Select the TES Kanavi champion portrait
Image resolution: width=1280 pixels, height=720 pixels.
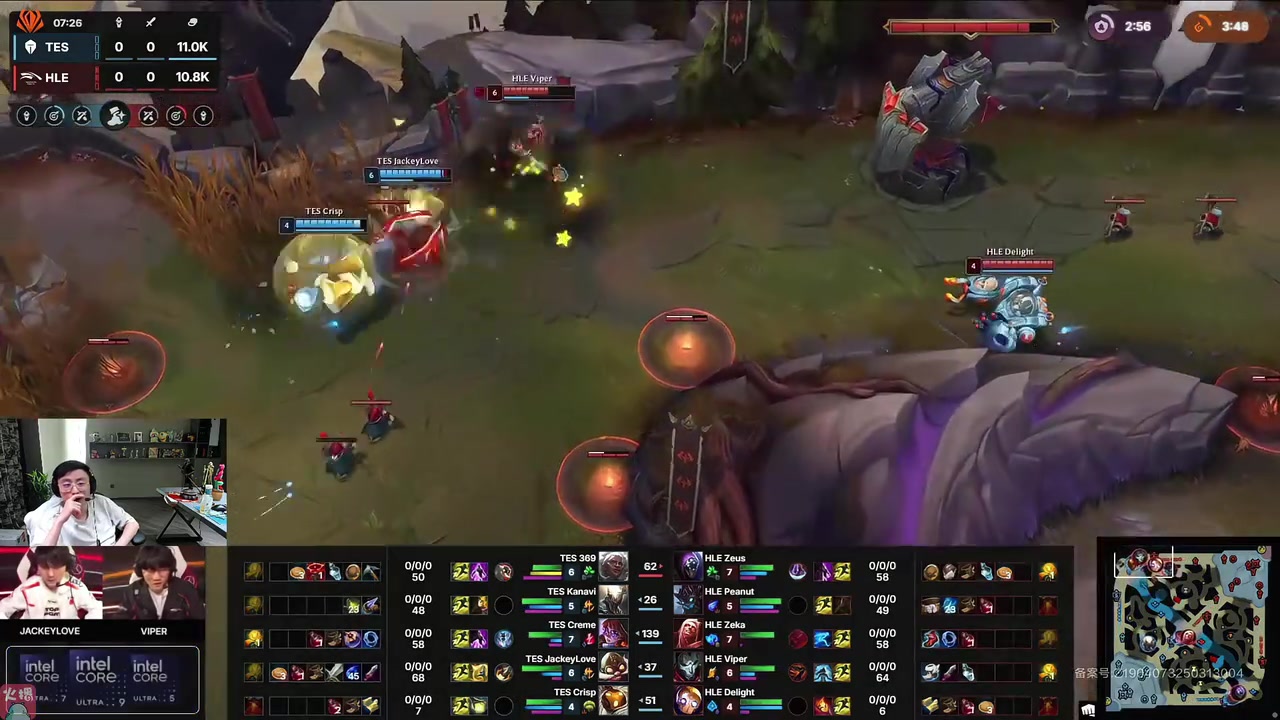pos(613,600)
